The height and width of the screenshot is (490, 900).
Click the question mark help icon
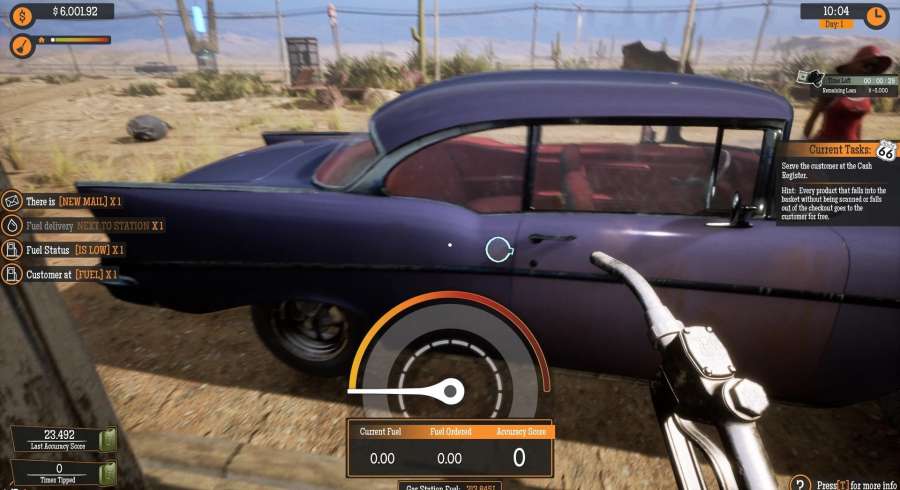tap(799, 484)
